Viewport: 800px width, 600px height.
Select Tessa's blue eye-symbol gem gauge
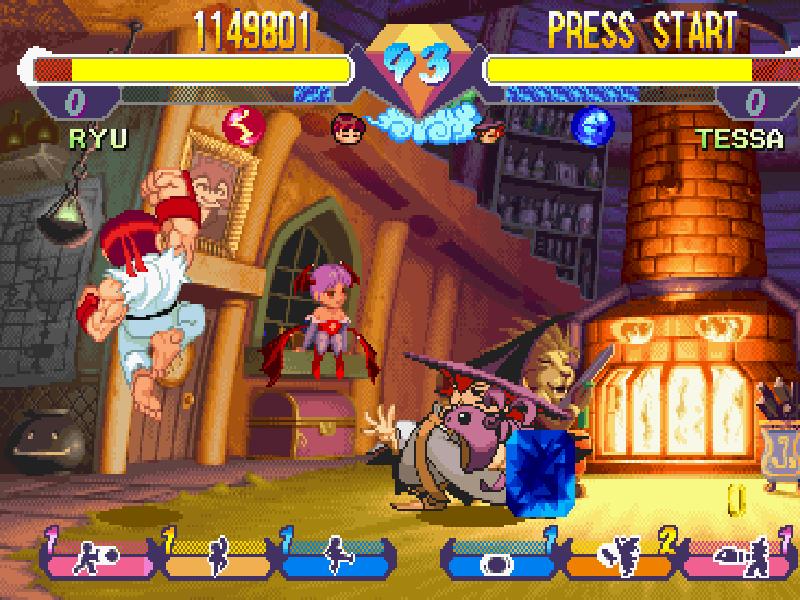(x=497, y=558)
